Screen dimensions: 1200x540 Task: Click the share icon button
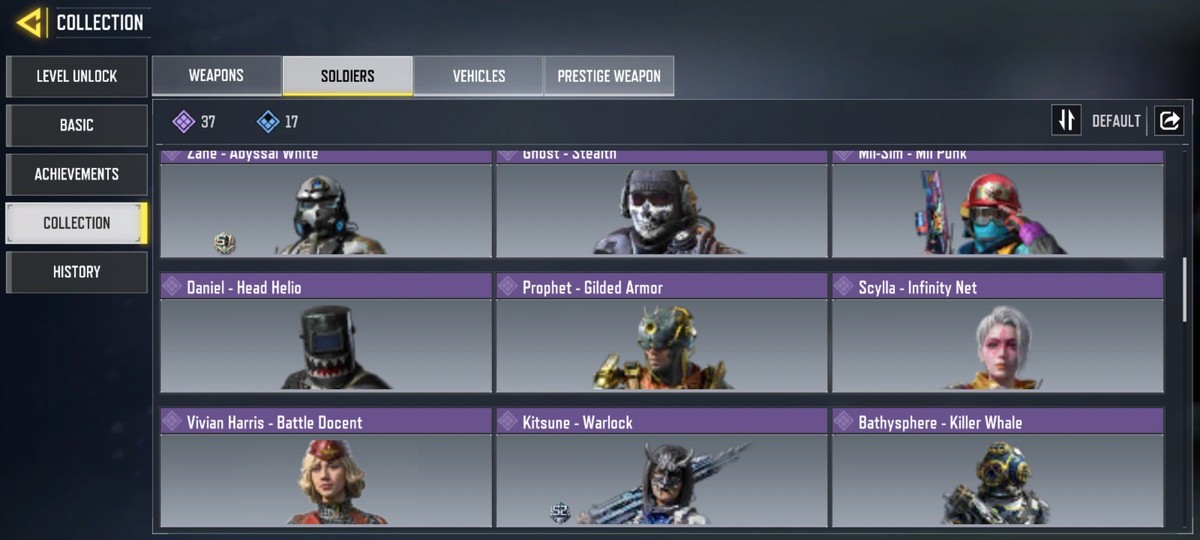click(1168, 121)
